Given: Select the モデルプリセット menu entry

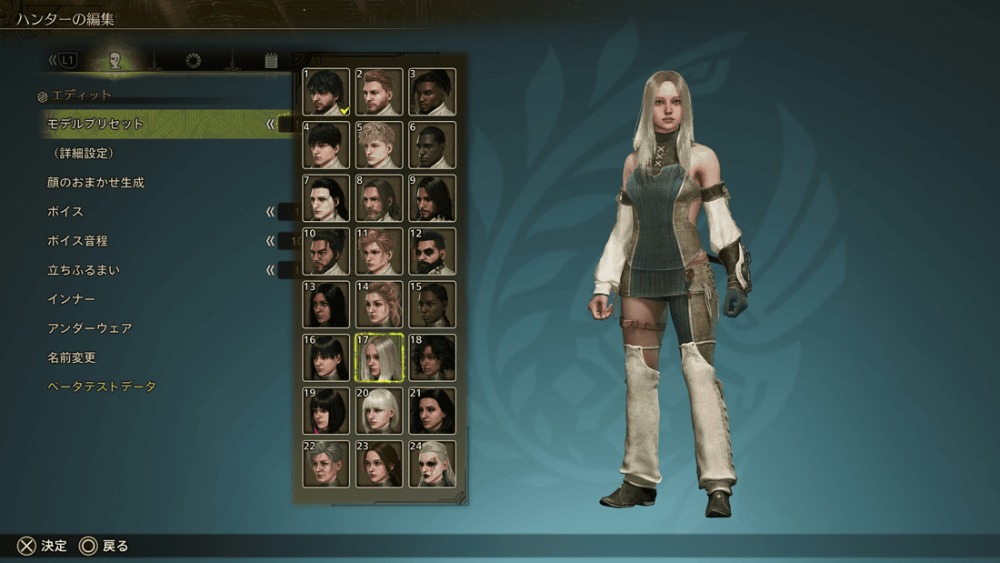Looking at the screenshot, I should pyautogui.click(x=96, y=124).
